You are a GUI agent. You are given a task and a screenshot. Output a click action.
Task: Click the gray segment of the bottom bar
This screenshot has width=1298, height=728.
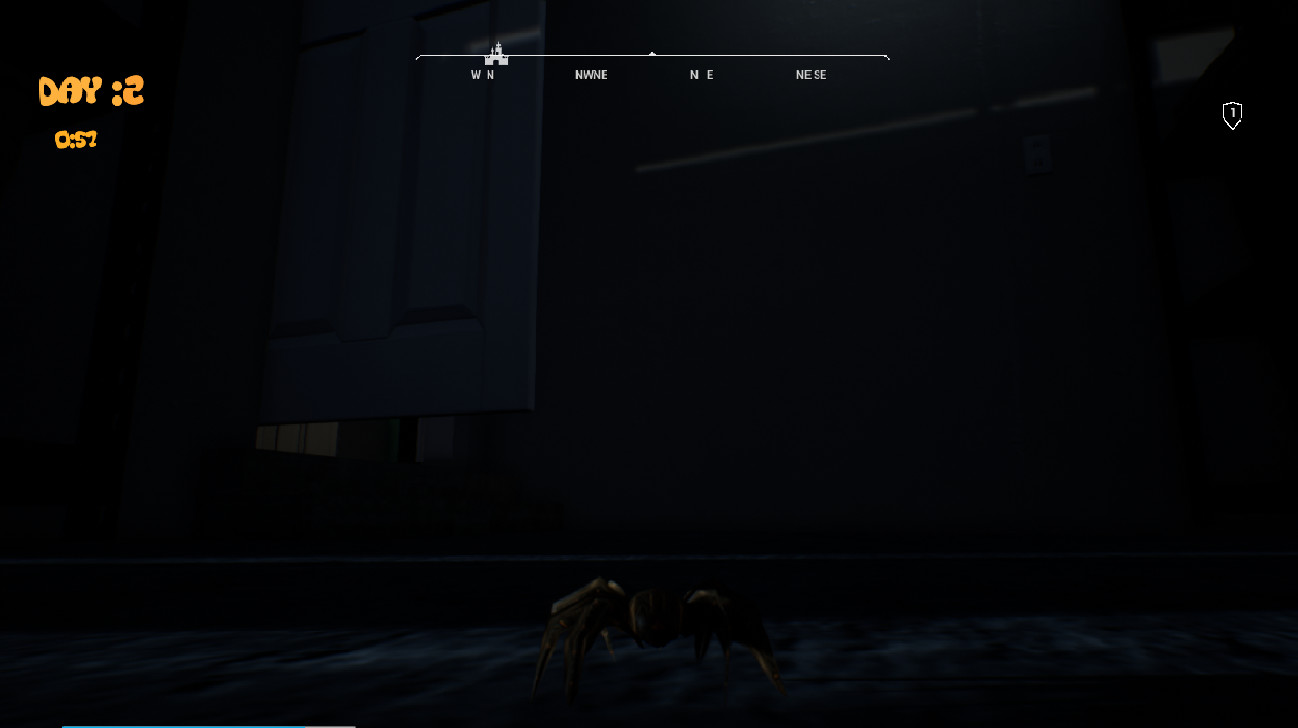(330, 725)
